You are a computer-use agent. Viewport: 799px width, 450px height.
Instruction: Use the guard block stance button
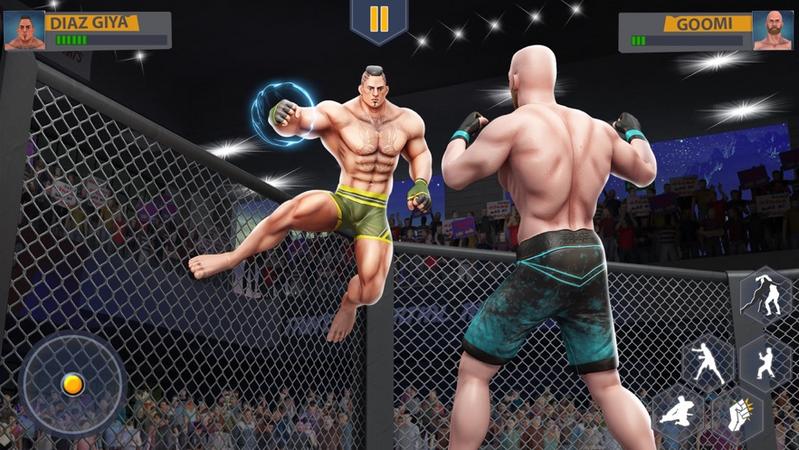(x=767, y=360)
